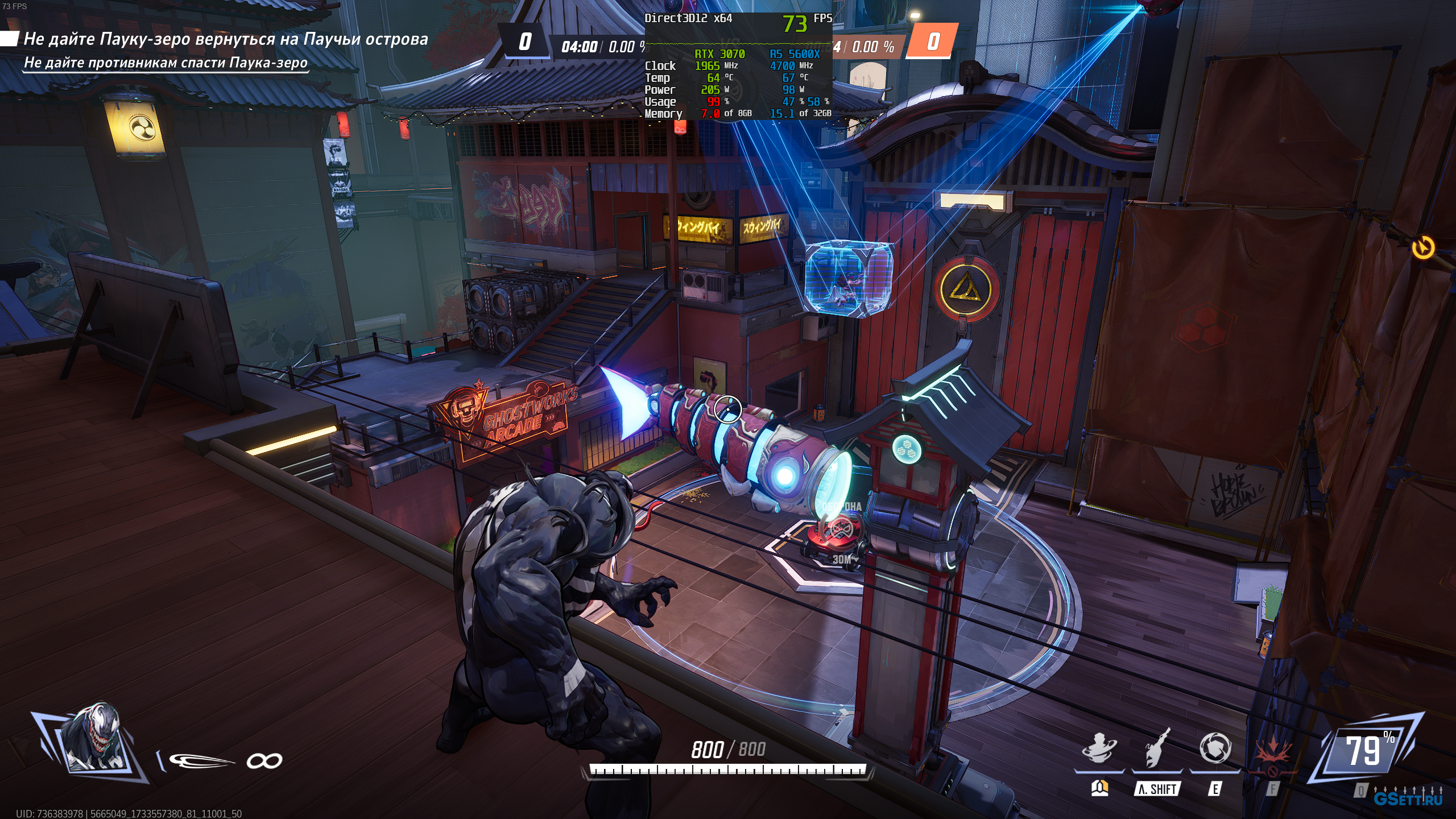Activate the swirling figure ability icon
This screenshot has width=1456, height=819.
[1099, 748]
